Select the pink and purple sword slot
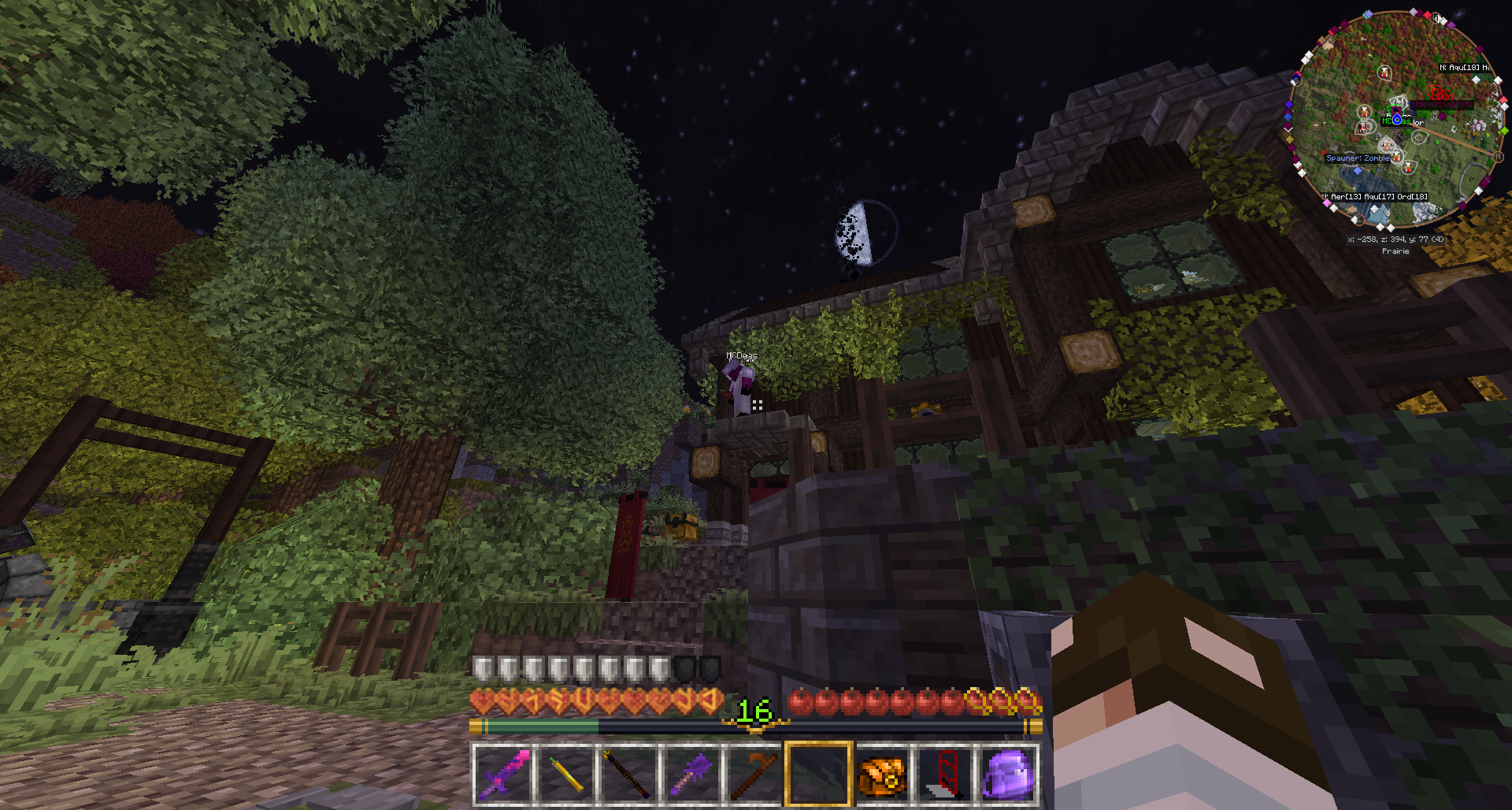The image size is (1512, 810). [x=503, y=773]
